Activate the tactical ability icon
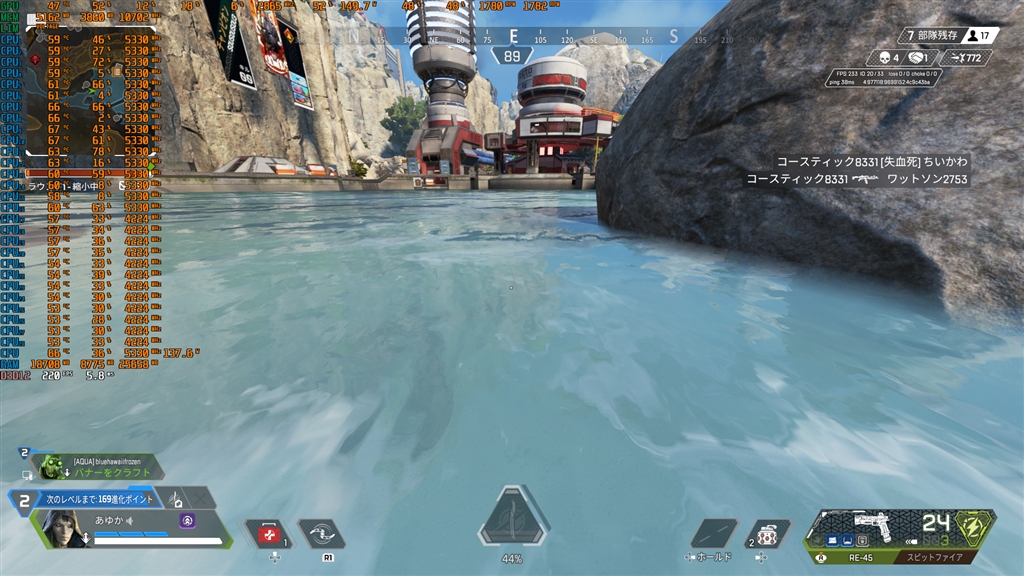This screenshot has width=1024, height=576. tap(321, 534)
